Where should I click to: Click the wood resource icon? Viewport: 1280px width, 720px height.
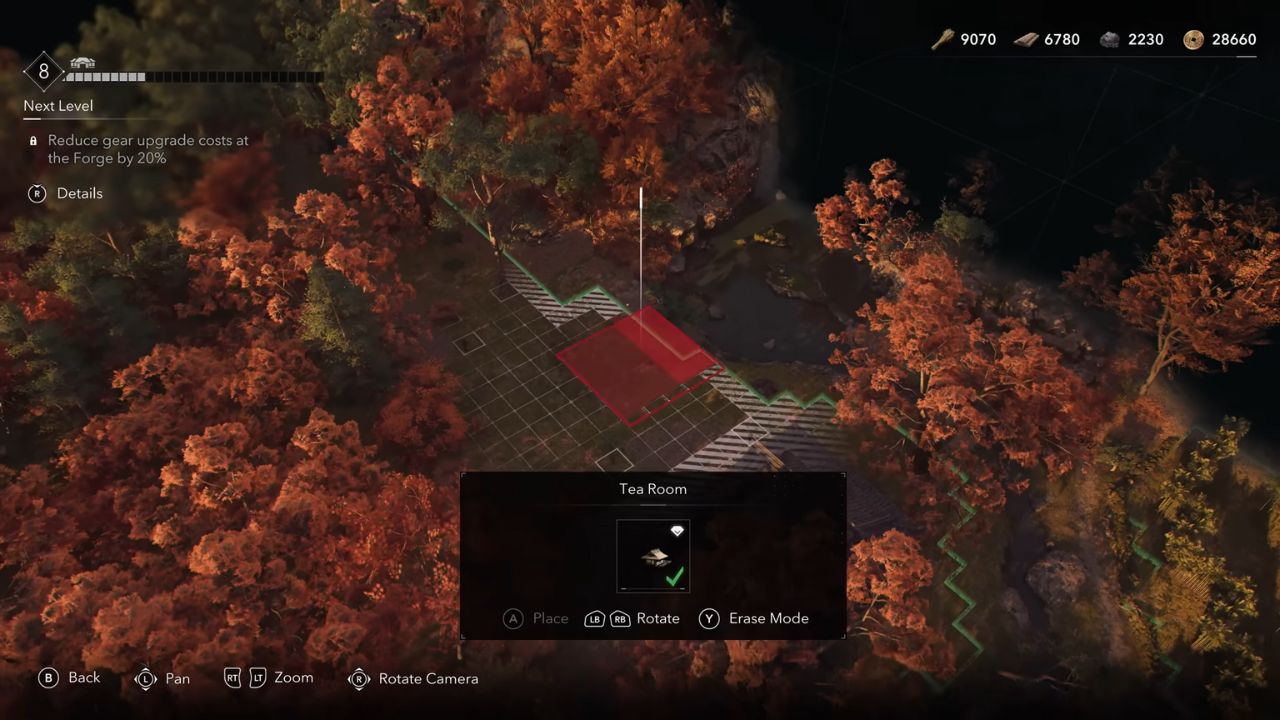[x=940, y=39]
